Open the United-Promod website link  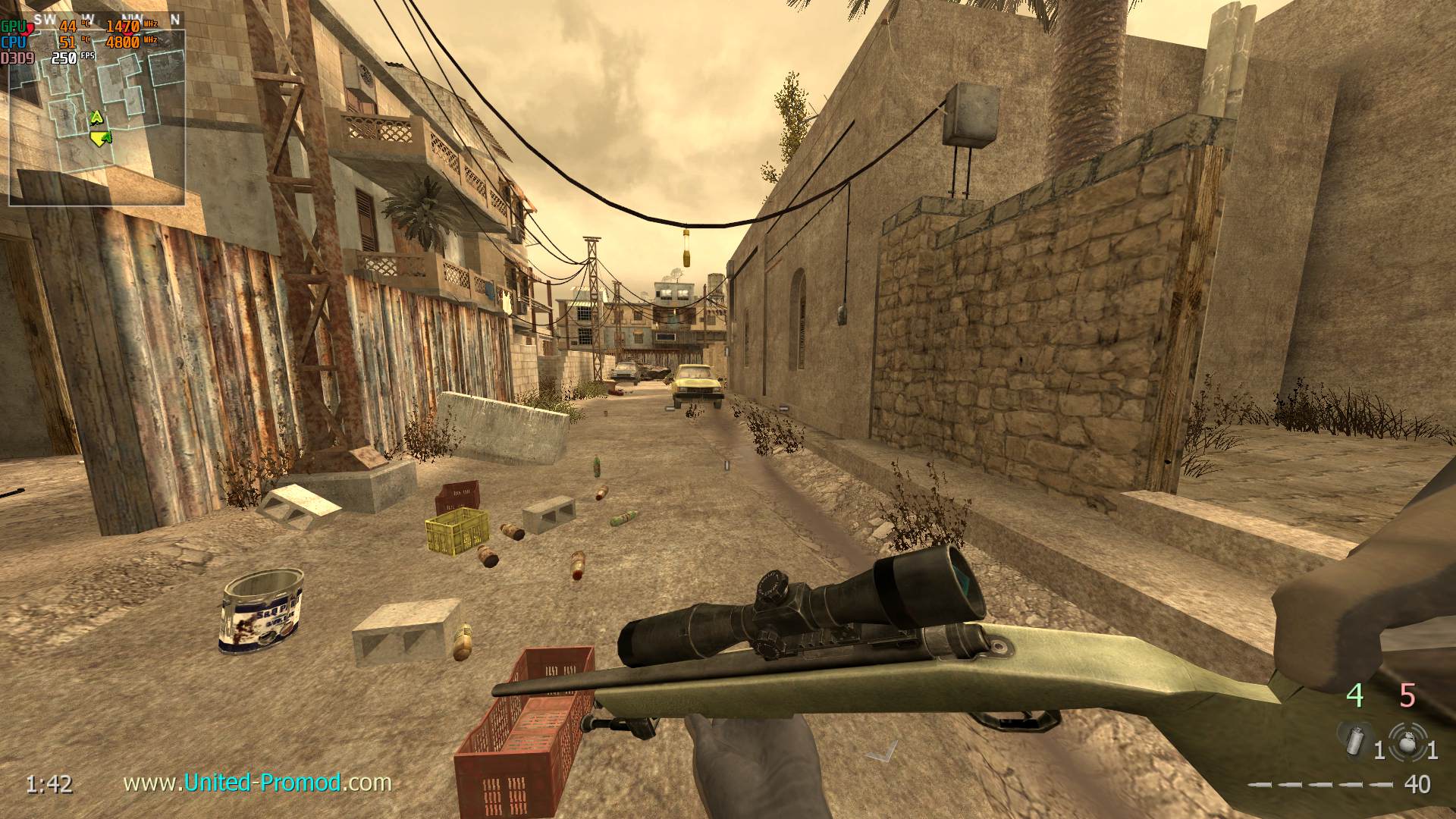(257, 782)
